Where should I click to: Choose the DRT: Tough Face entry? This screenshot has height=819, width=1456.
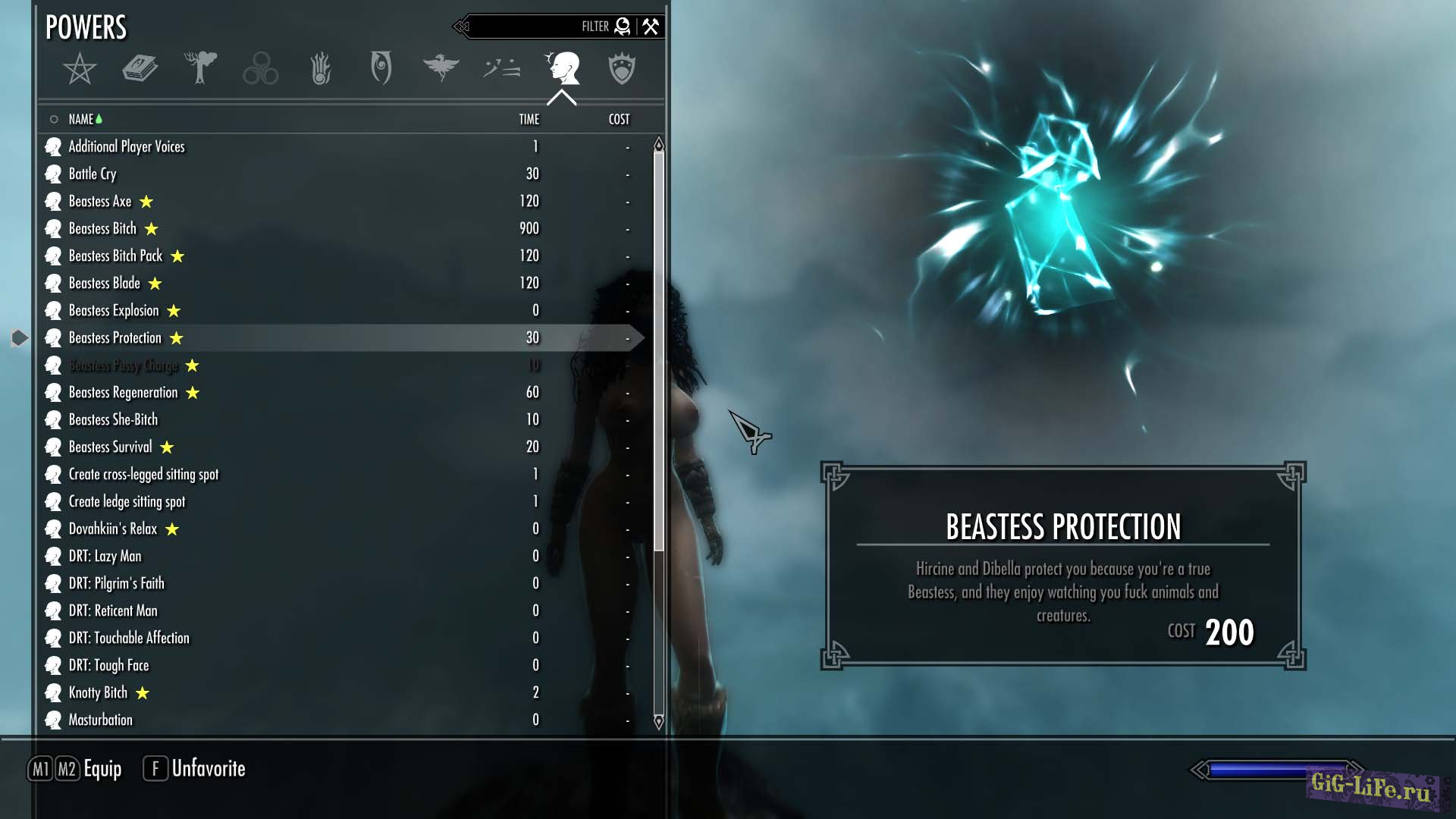[x=108, y=665]
